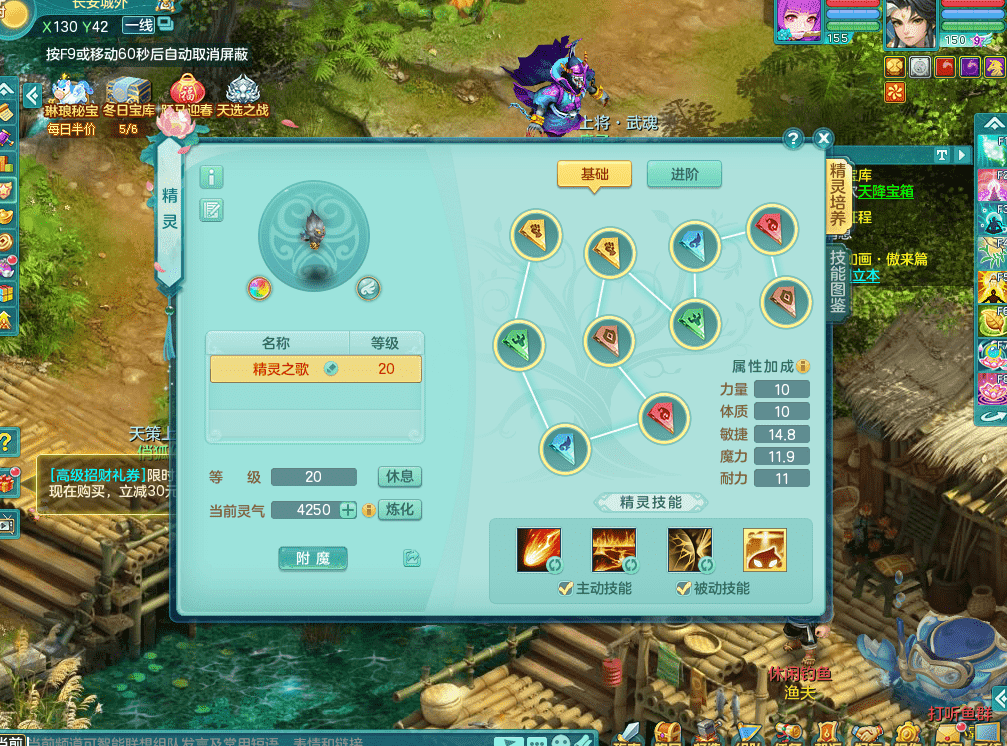Toggle the 主动技能 checkbox
Screen dimensions: 1007x746
coord(566,588)
